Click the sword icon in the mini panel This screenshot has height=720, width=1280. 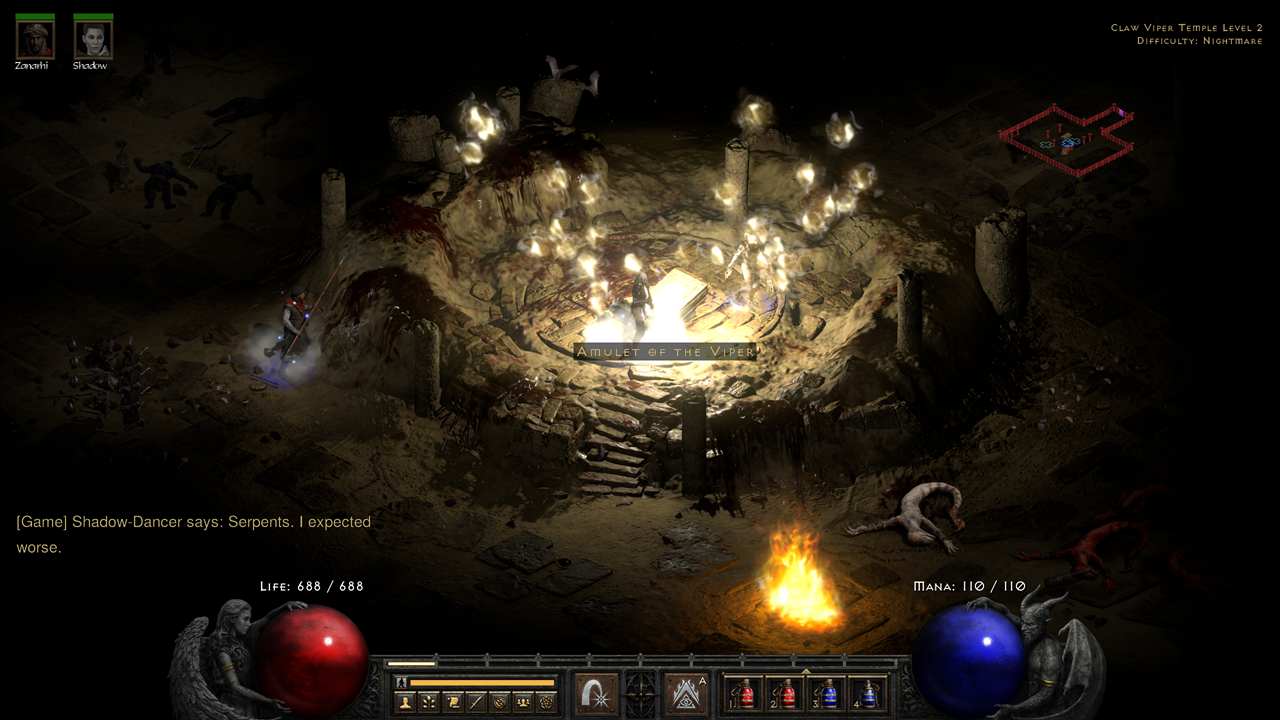tap(476, 702)
